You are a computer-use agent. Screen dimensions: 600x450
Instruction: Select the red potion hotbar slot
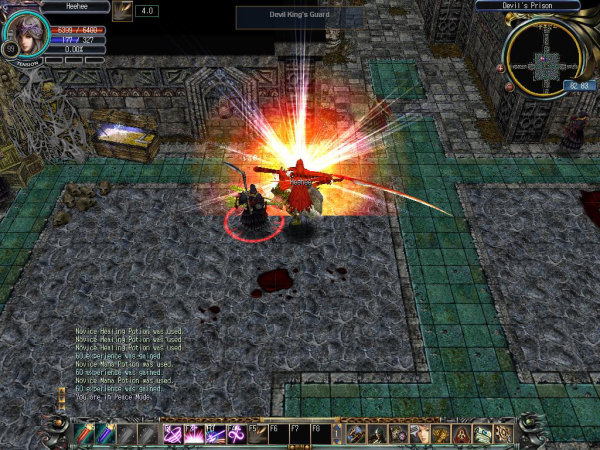(x=83, y=434)
